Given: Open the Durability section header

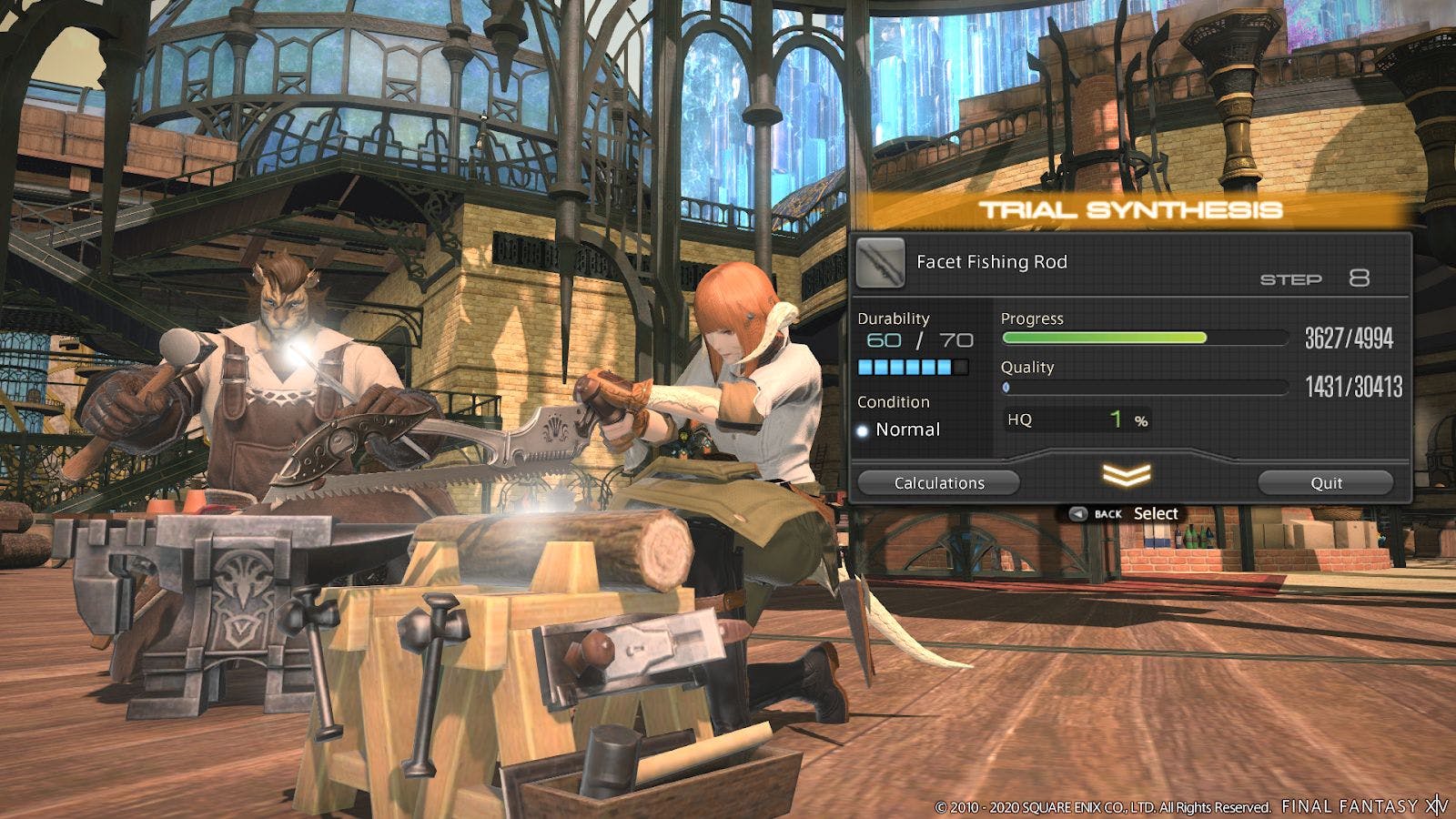Looking at the screenshot, I should pyautogui.click(x=894, y=318).
